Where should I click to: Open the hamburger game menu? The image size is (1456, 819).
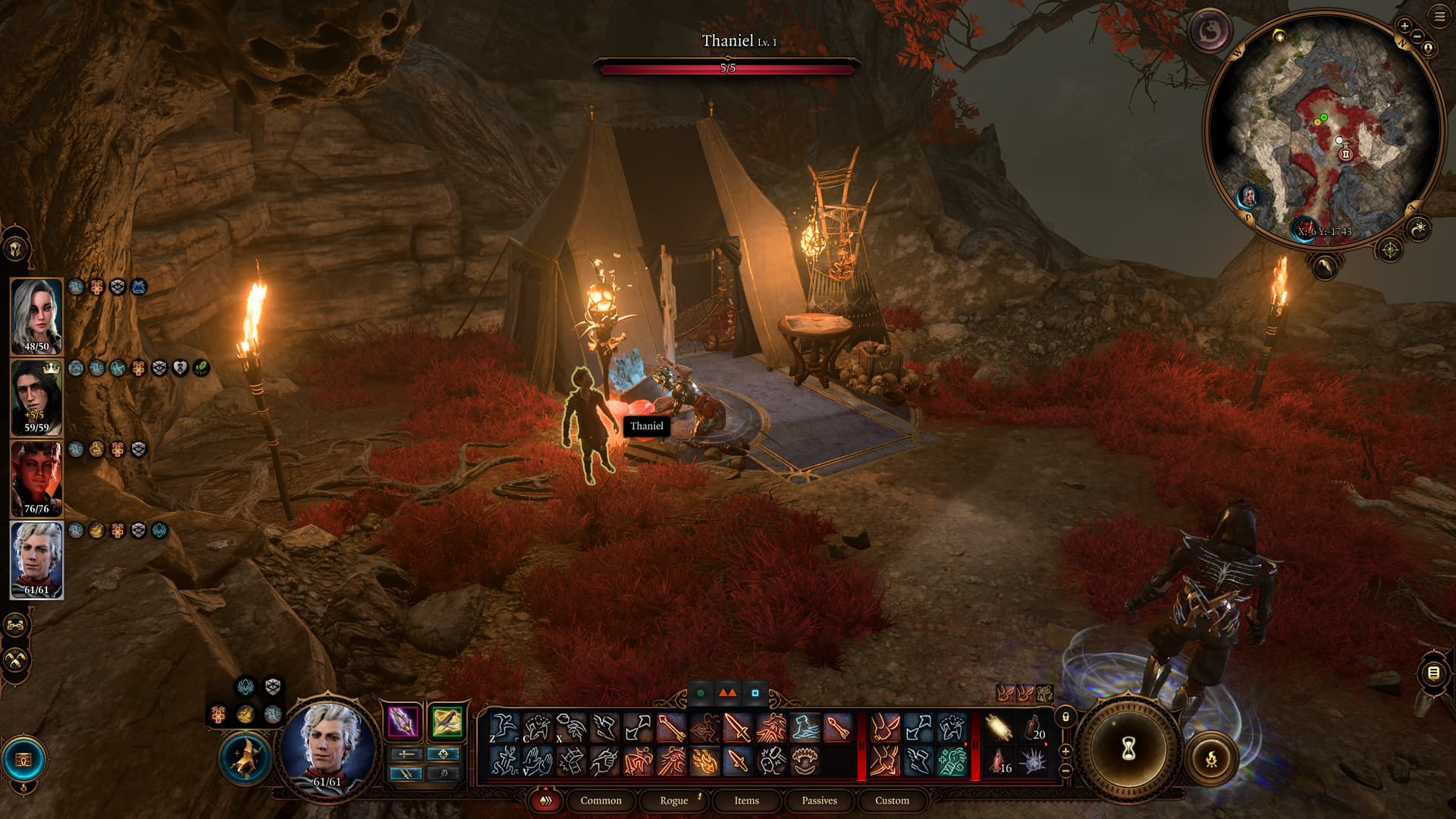coord(1439,17)
